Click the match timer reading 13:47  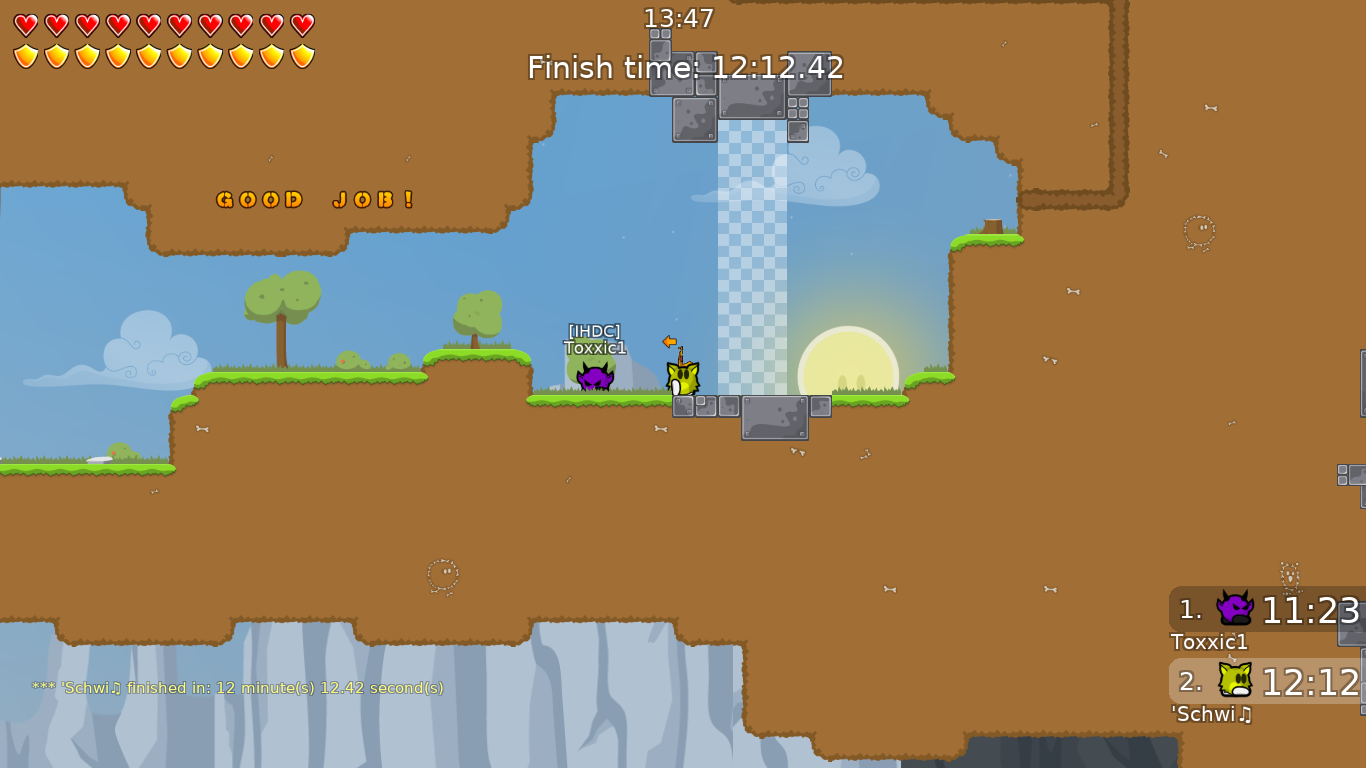[x=680, y=18]
